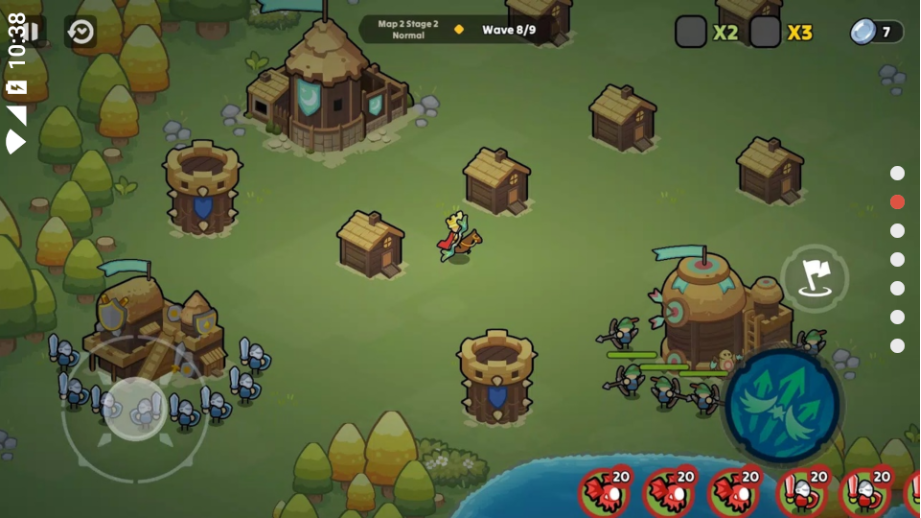The width and height of the screenshot is (921, 518).
Task: Tap the clock with circular arrow button
Action: (80, 32)
